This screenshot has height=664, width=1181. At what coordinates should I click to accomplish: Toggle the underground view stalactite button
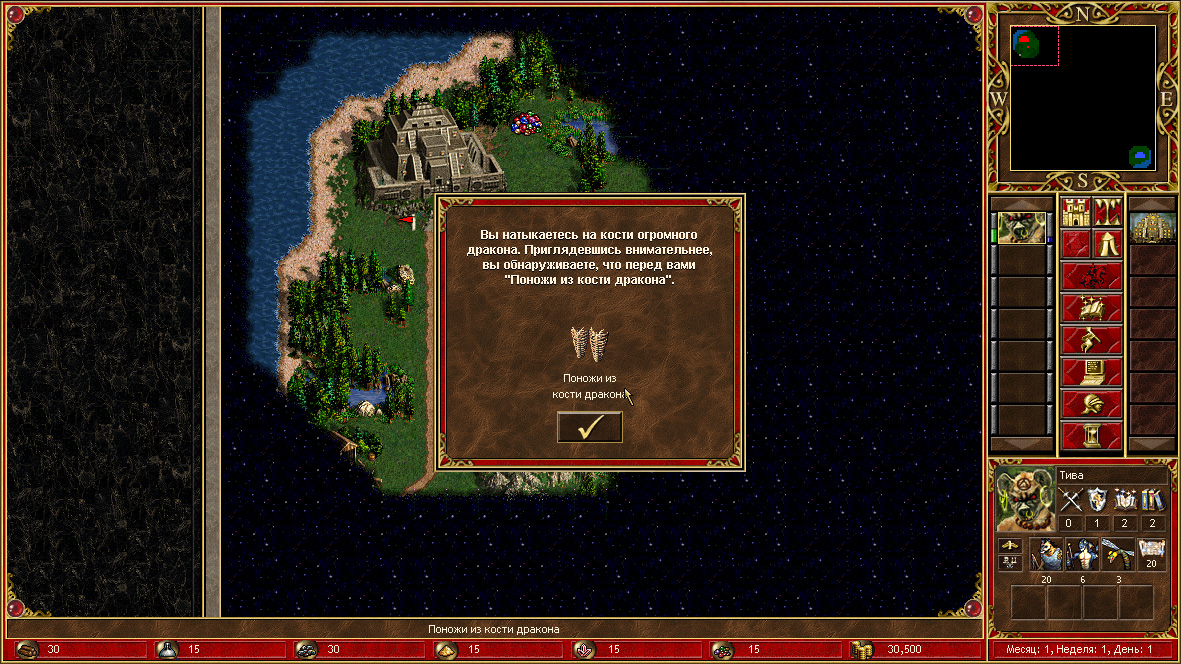[1106, 213]
